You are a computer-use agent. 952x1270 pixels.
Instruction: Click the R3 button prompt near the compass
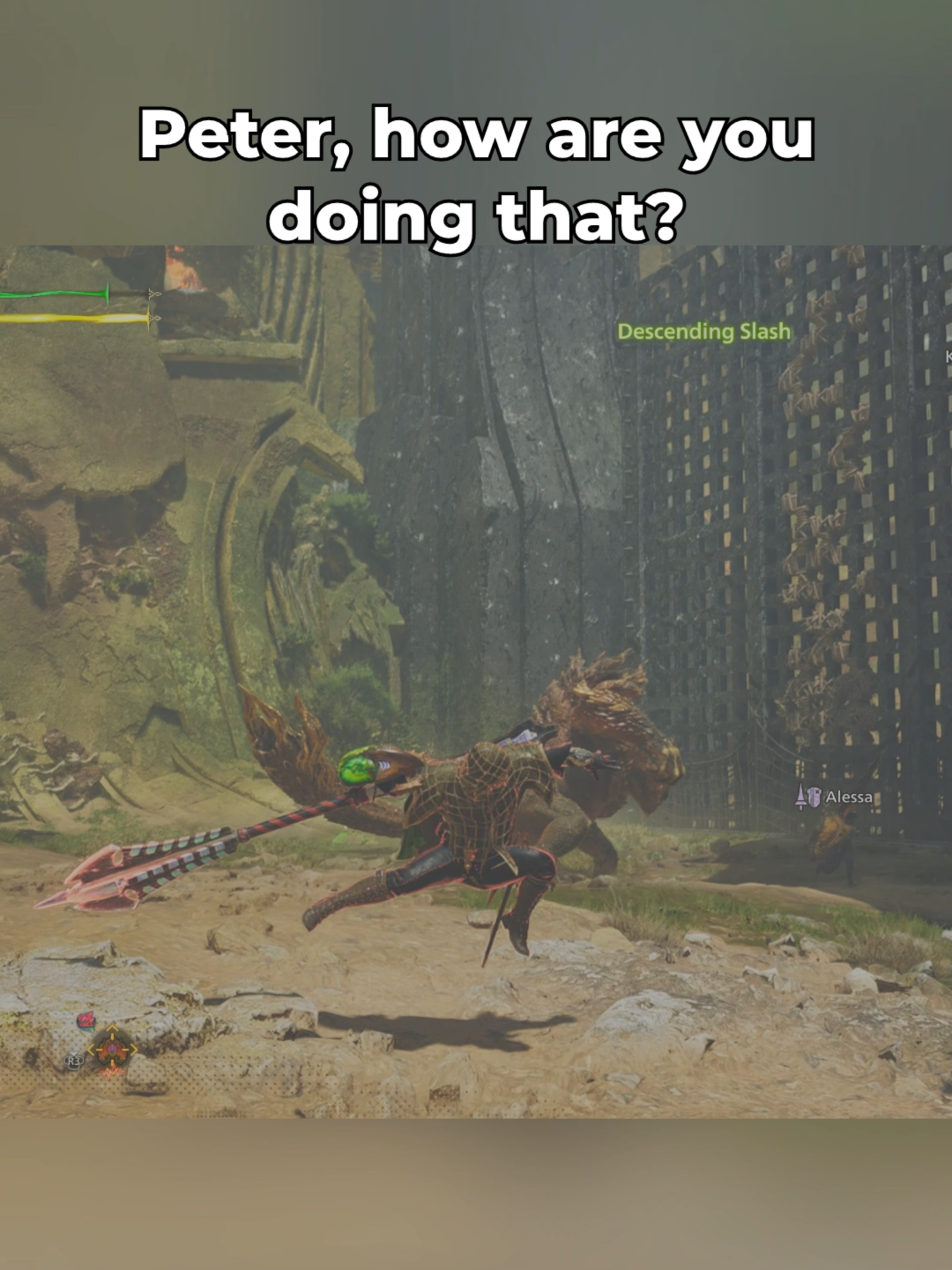click(74, 1062)
